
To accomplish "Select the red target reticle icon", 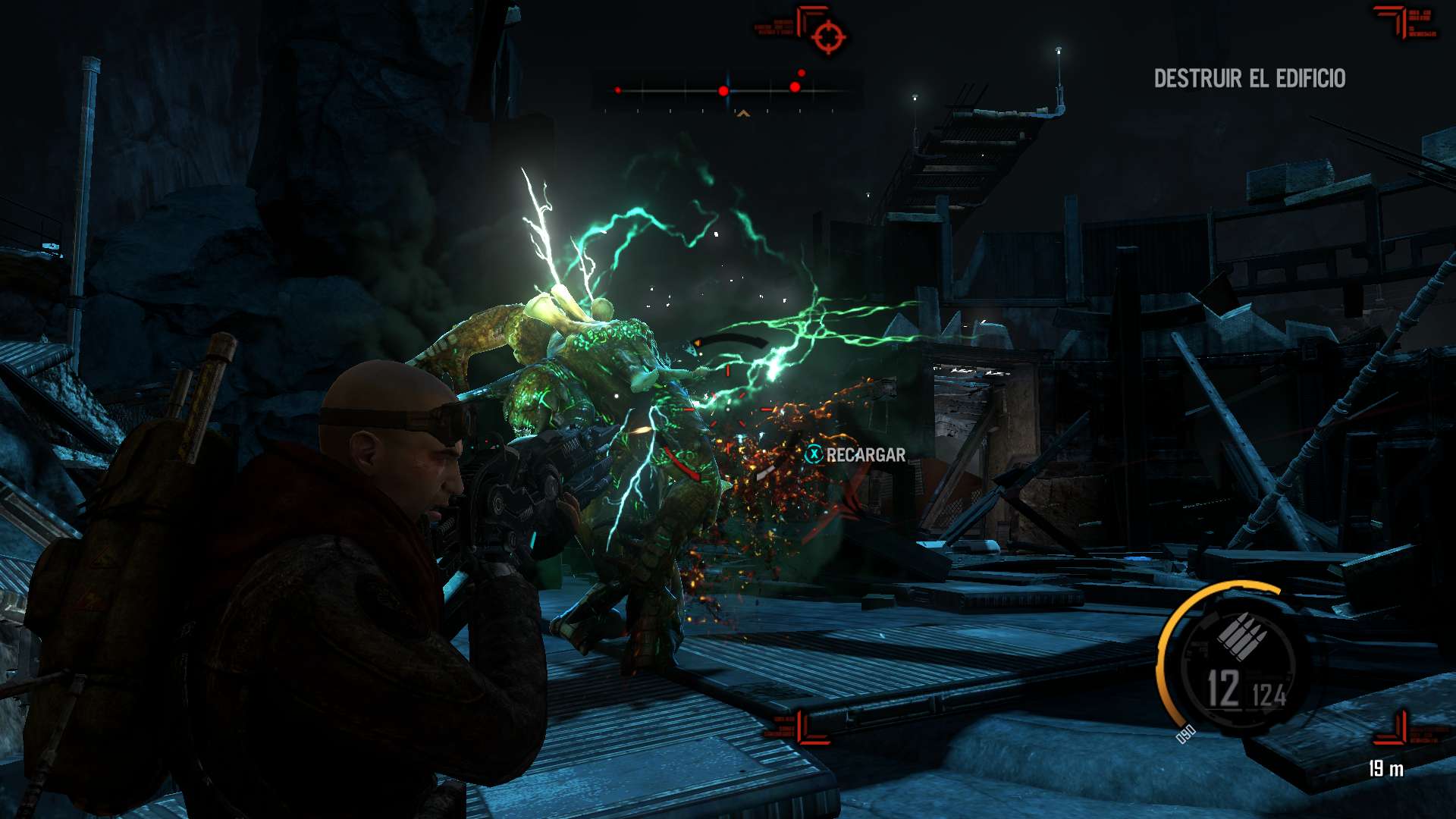I will click(828, 36).
